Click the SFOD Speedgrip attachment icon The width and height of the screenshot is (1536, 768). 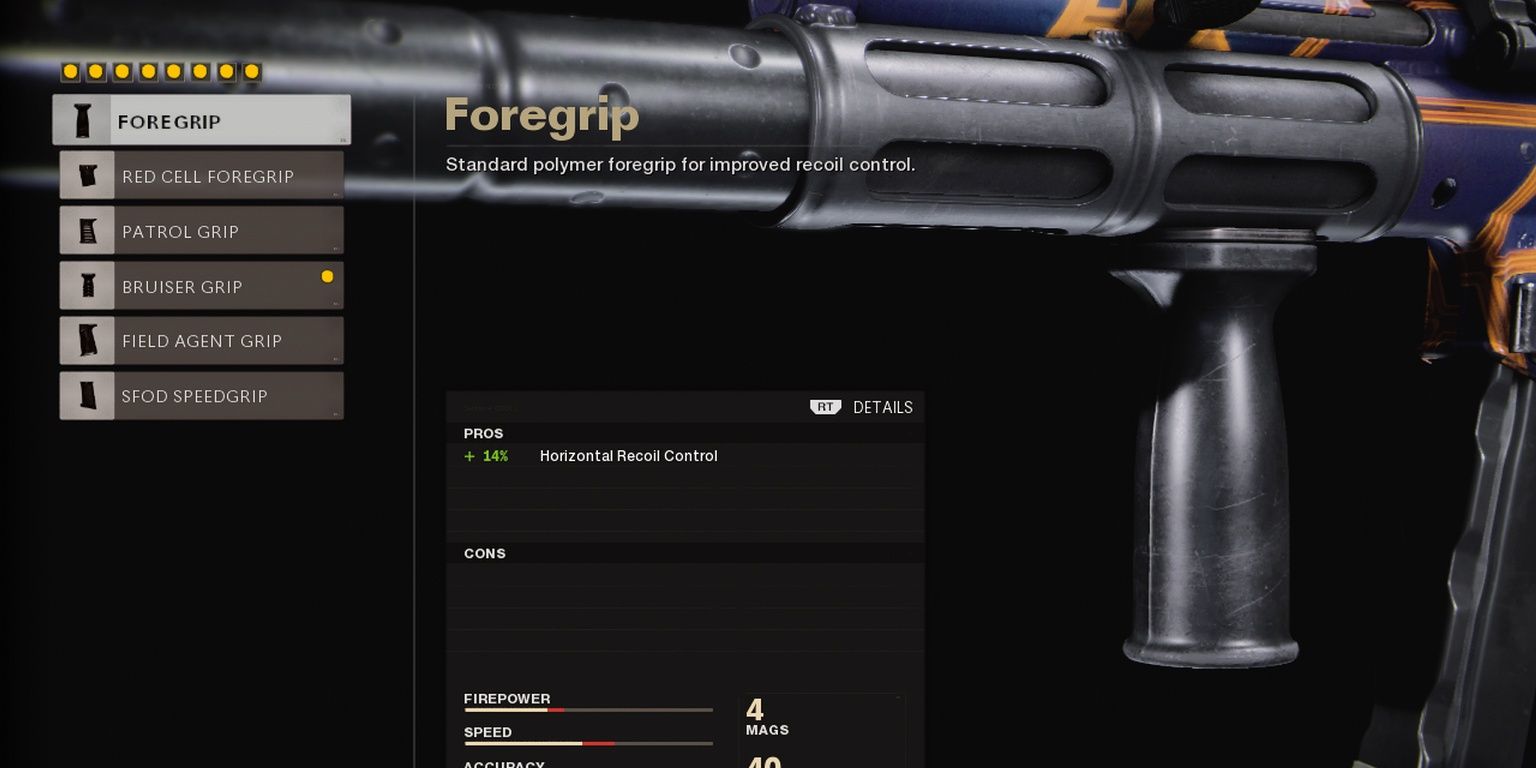coord(87,396)
